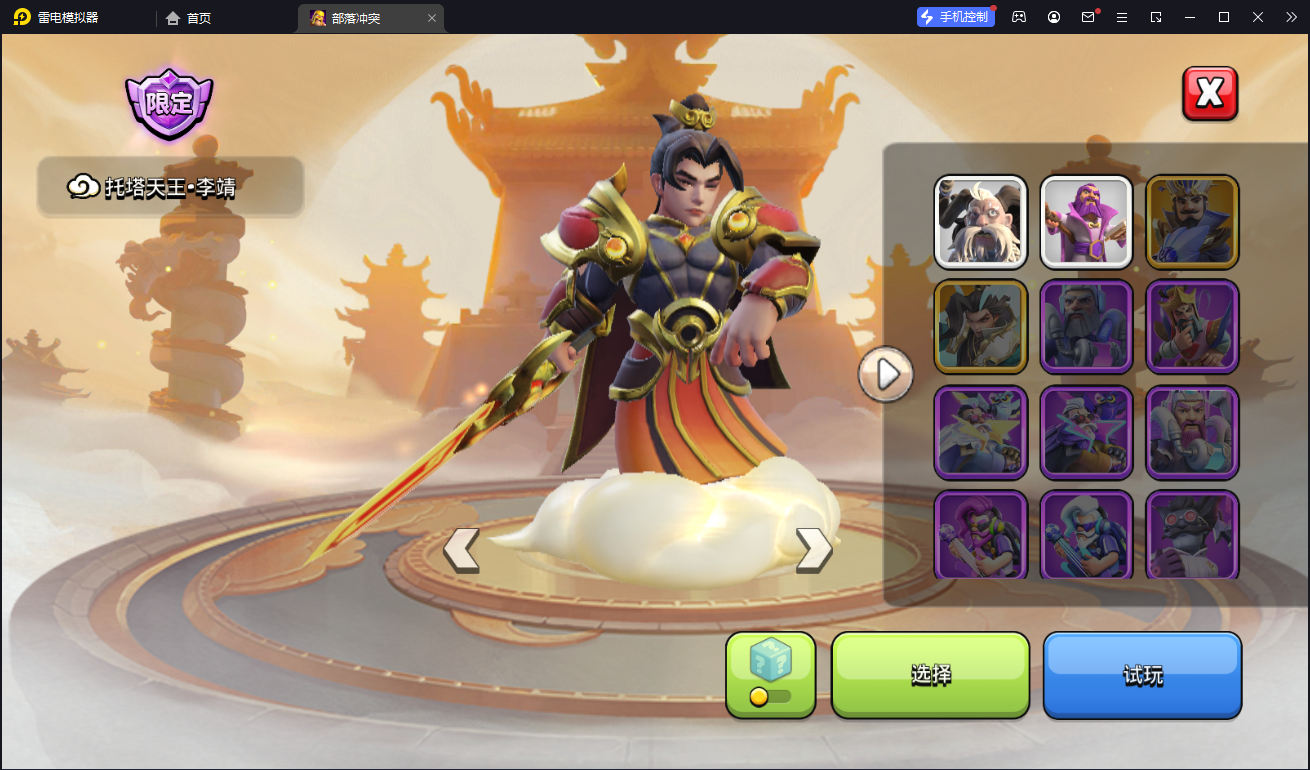
Task: Select the crowned king stroking beard skin
Action: (1192, 326)
